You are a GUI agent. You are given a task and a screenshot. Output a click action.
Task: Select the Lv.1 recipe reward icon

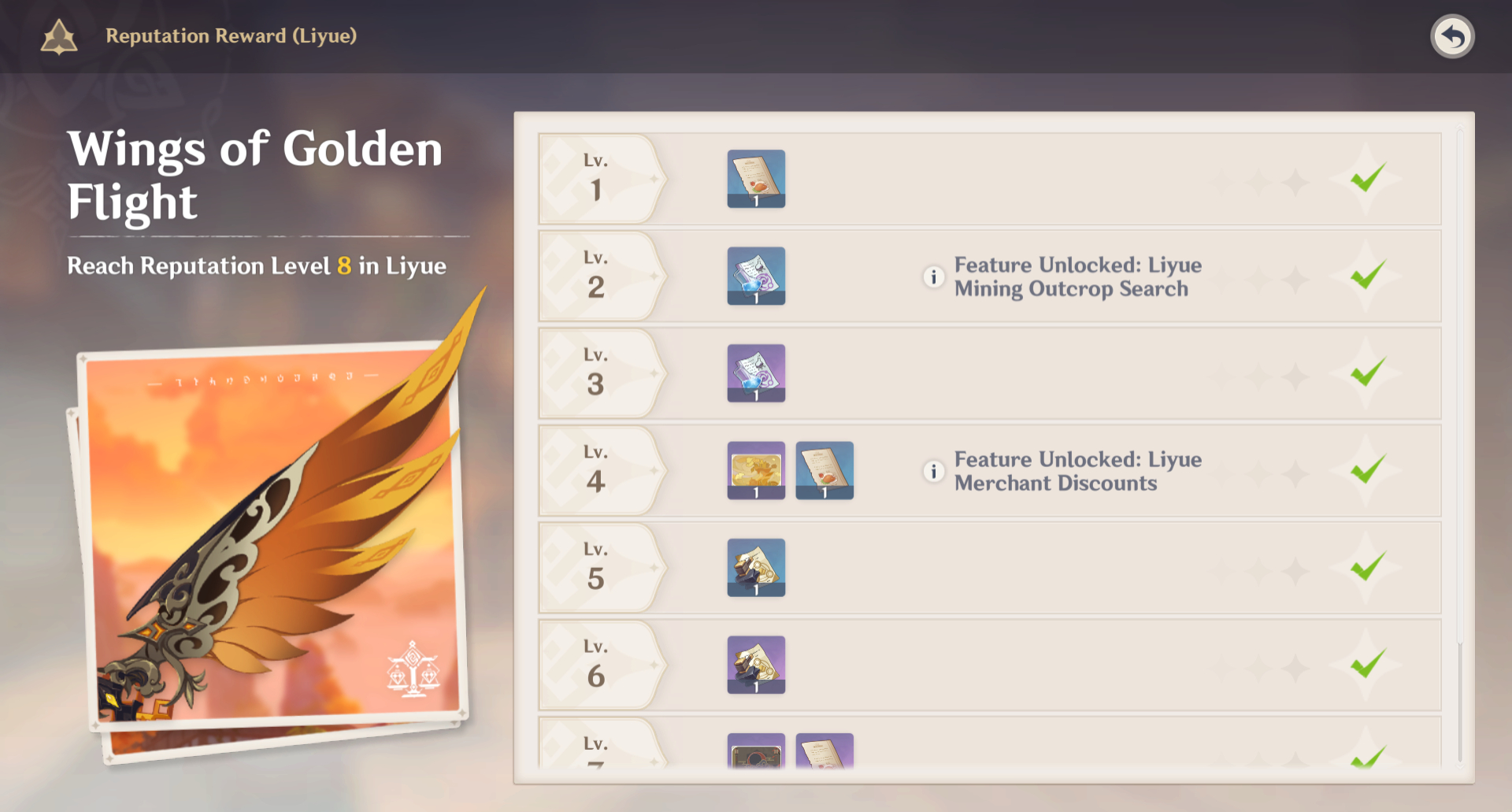click(x=756, y=179)
